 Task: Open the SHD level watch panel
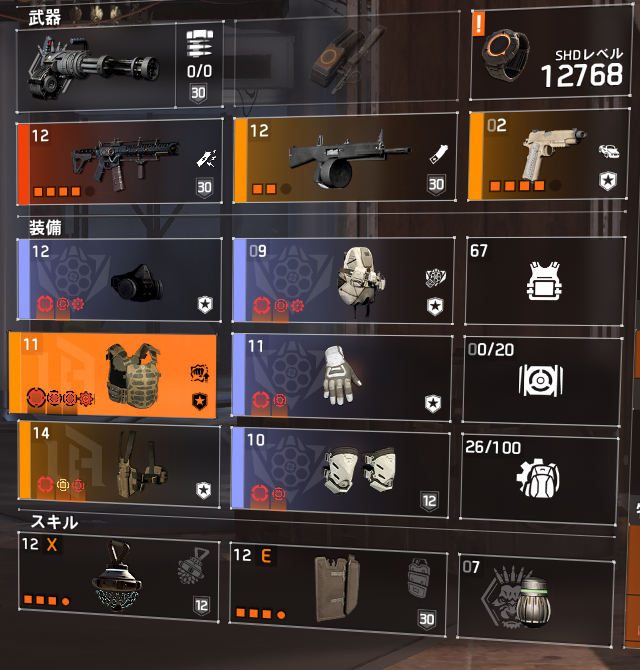tap(554, 56)
